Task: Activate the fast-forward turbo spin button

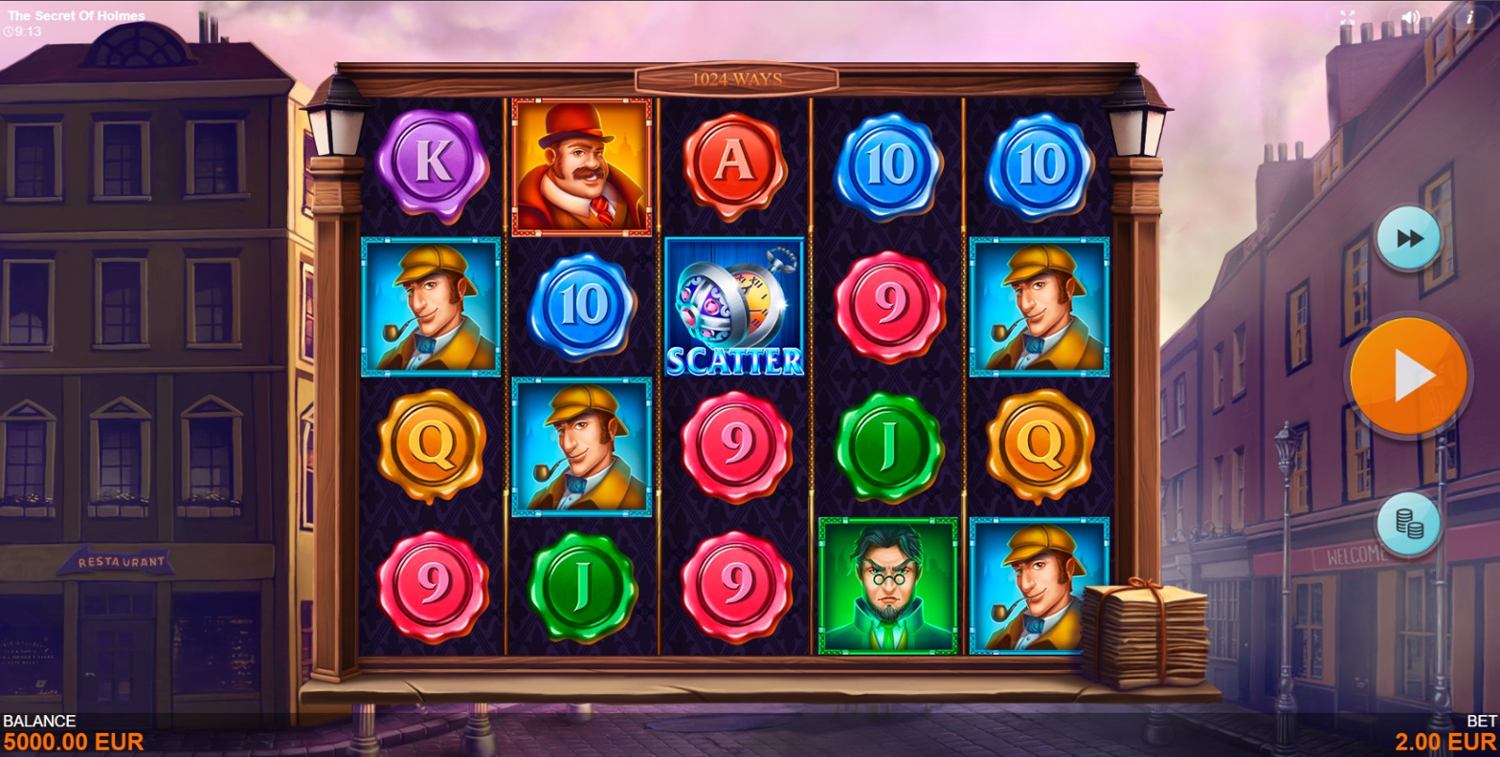Action: tap(1409, 239)
